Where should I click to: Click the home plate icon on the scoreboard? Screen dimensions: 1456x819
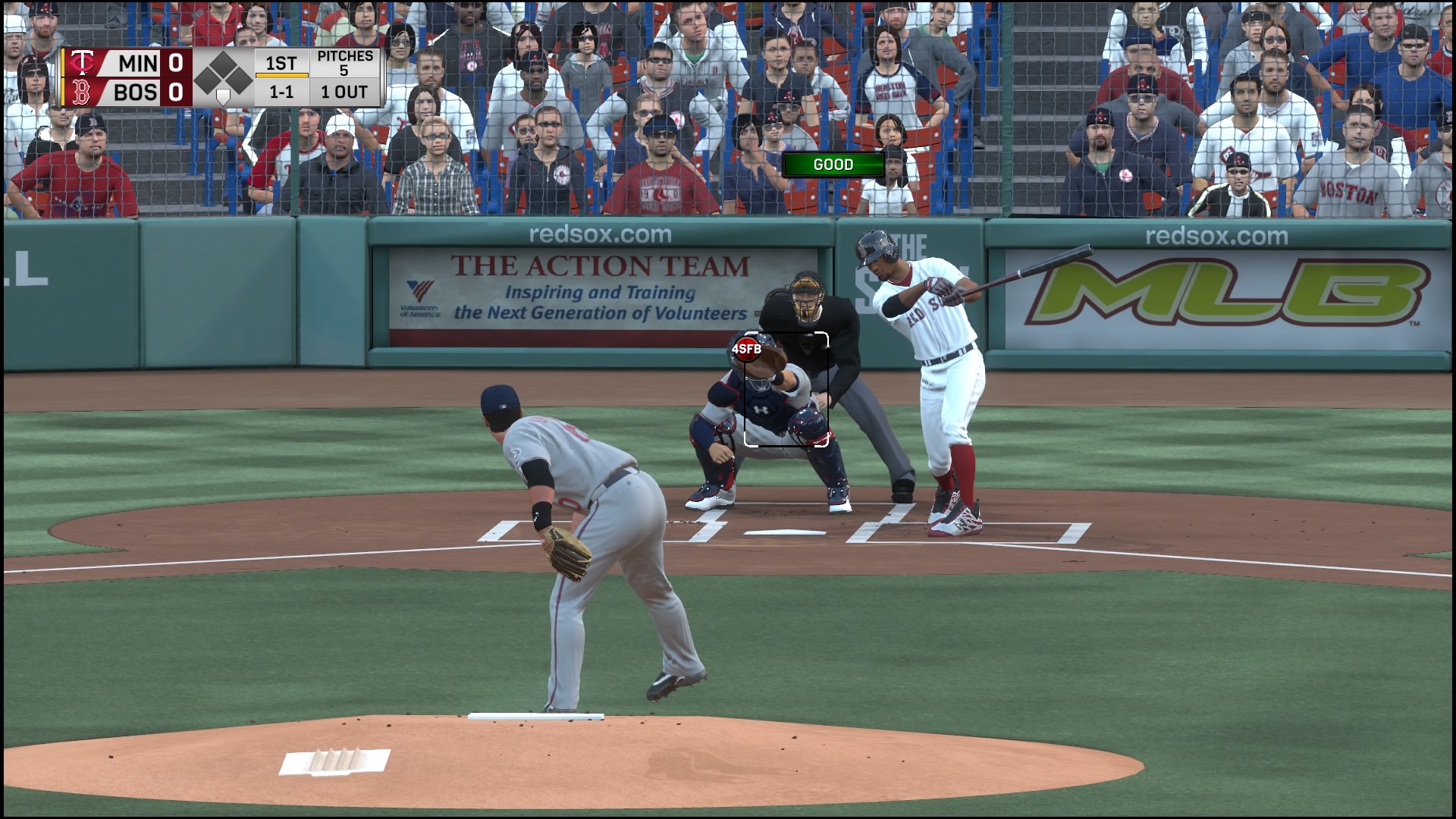(224, 97)
